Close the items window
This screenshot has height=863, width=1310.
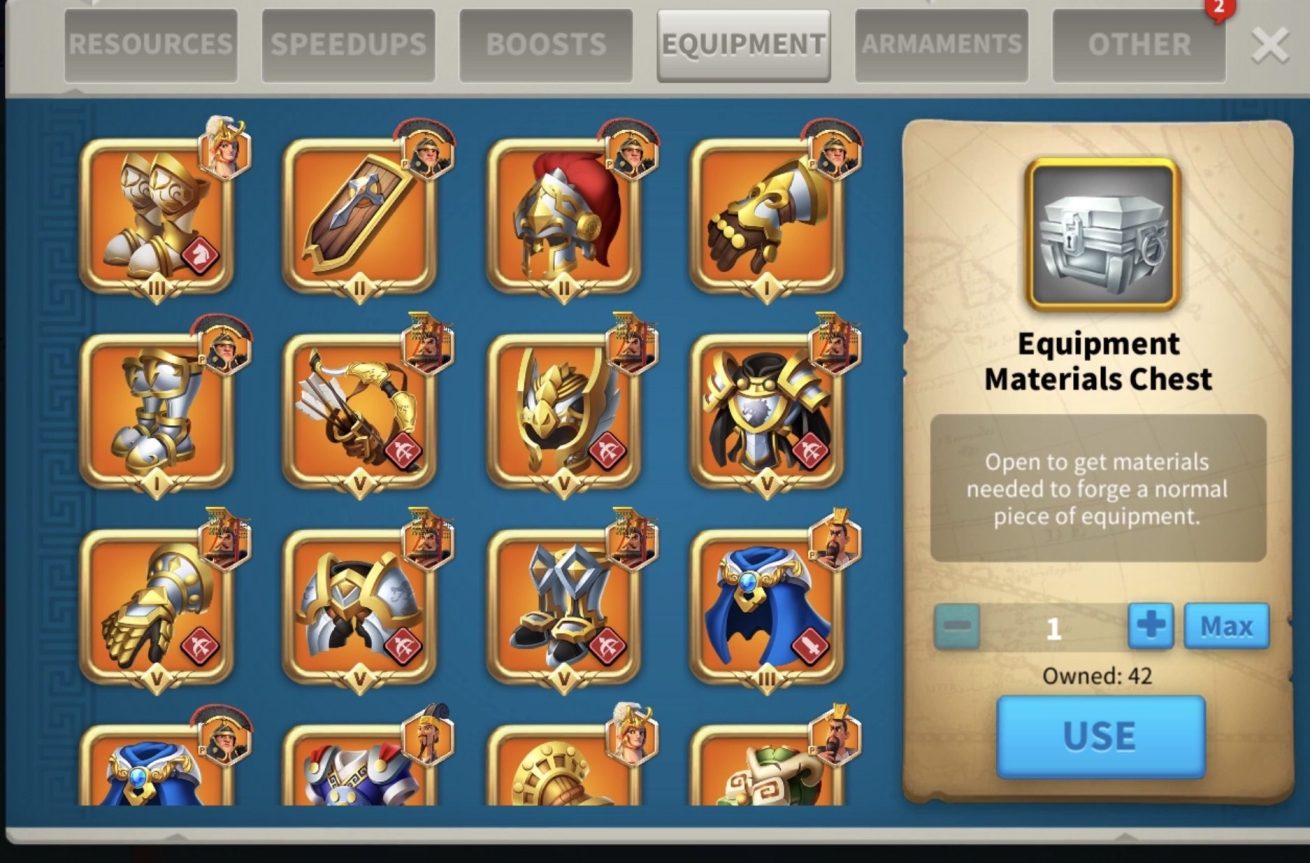1270,45
